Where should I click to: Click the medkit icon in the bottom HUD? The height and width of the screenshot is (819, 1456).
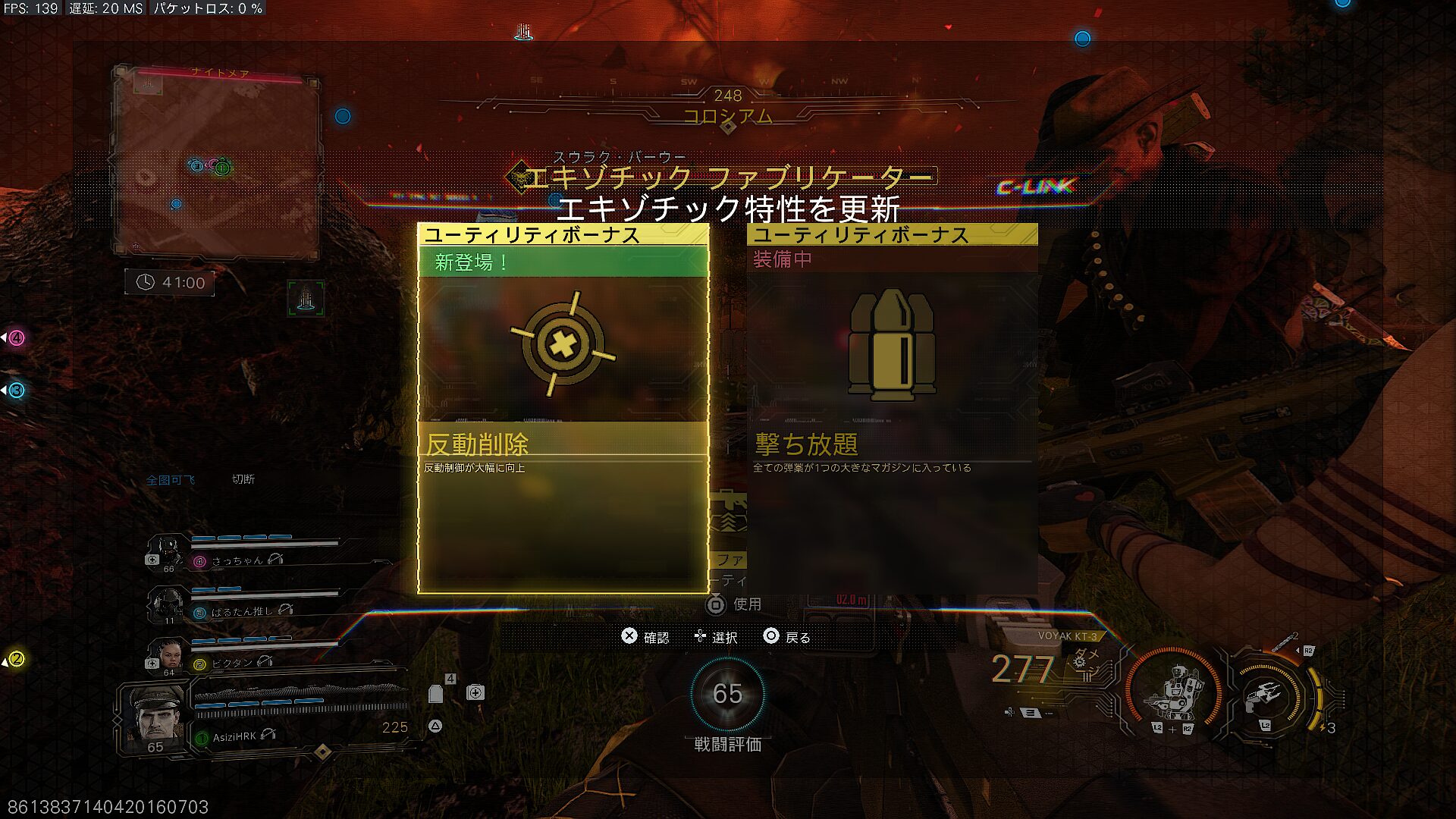(x=475, y=692)
